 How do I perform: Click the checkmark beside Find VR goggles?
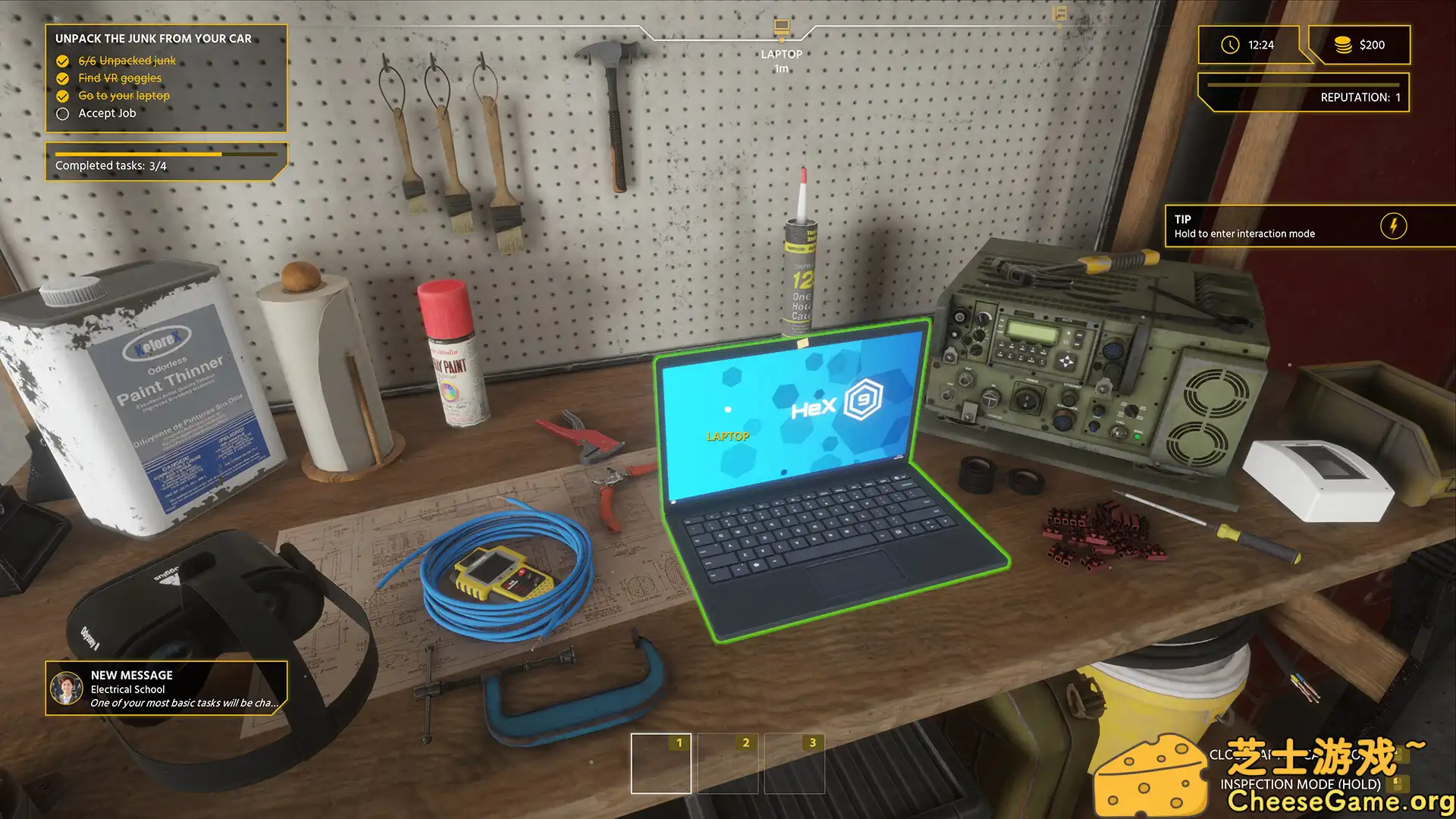tap(62, 78)
